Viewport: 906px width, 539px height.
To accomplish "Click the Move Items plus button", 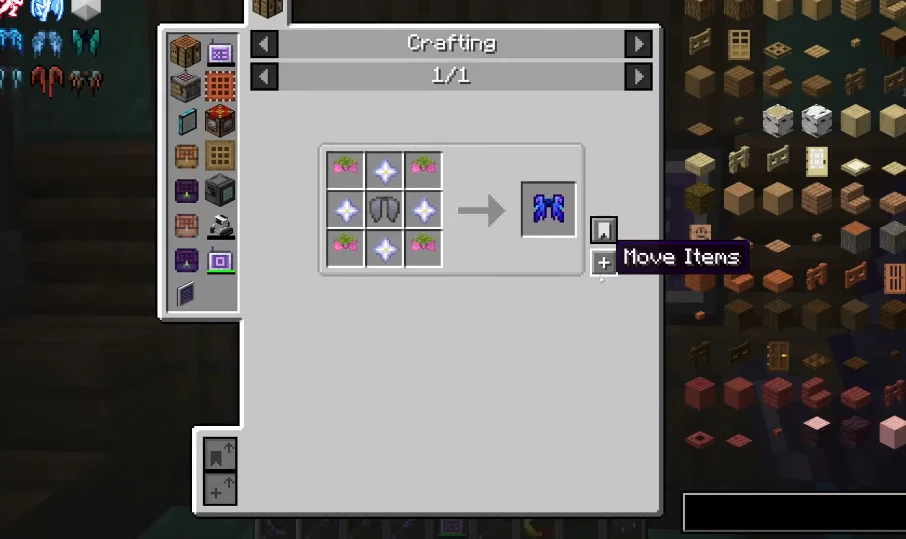I will point(604,263).
